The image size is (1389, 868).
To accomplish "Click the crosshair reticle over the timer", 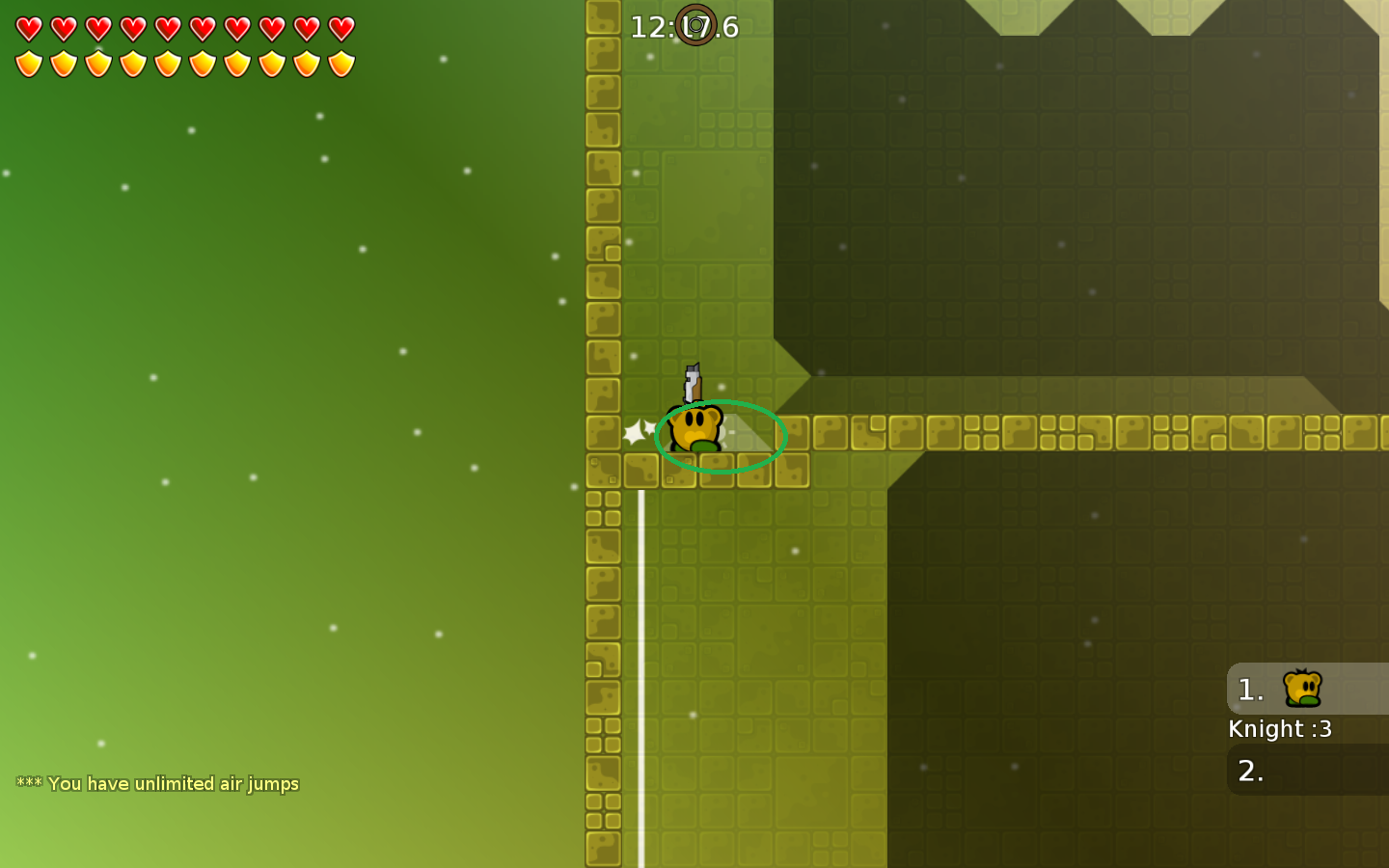I will click(x=696, y=27).
